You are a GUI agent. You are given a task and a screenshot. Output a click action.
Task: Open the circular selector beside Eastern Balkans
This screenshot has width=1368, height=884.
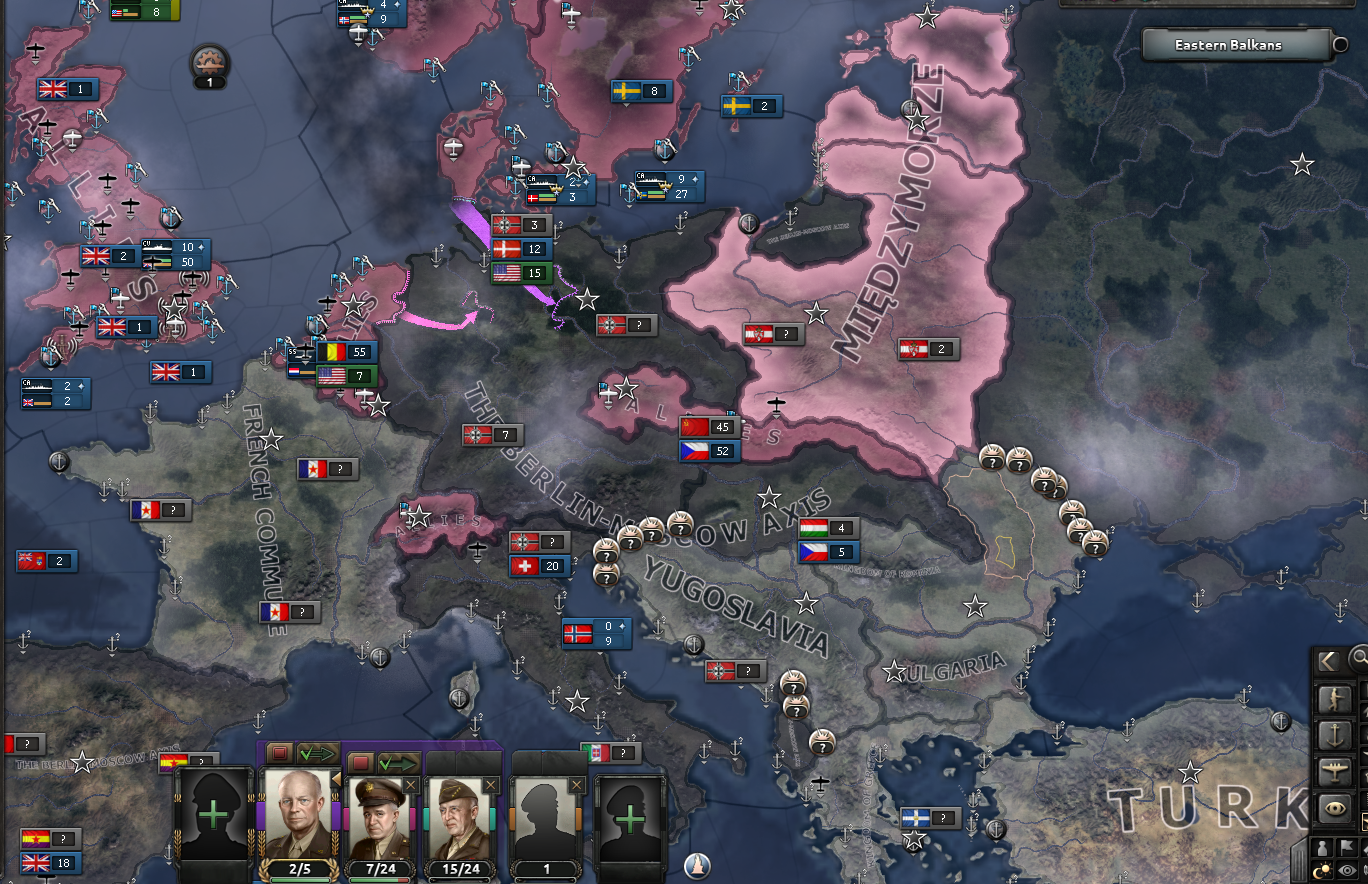coord(1339,45)
